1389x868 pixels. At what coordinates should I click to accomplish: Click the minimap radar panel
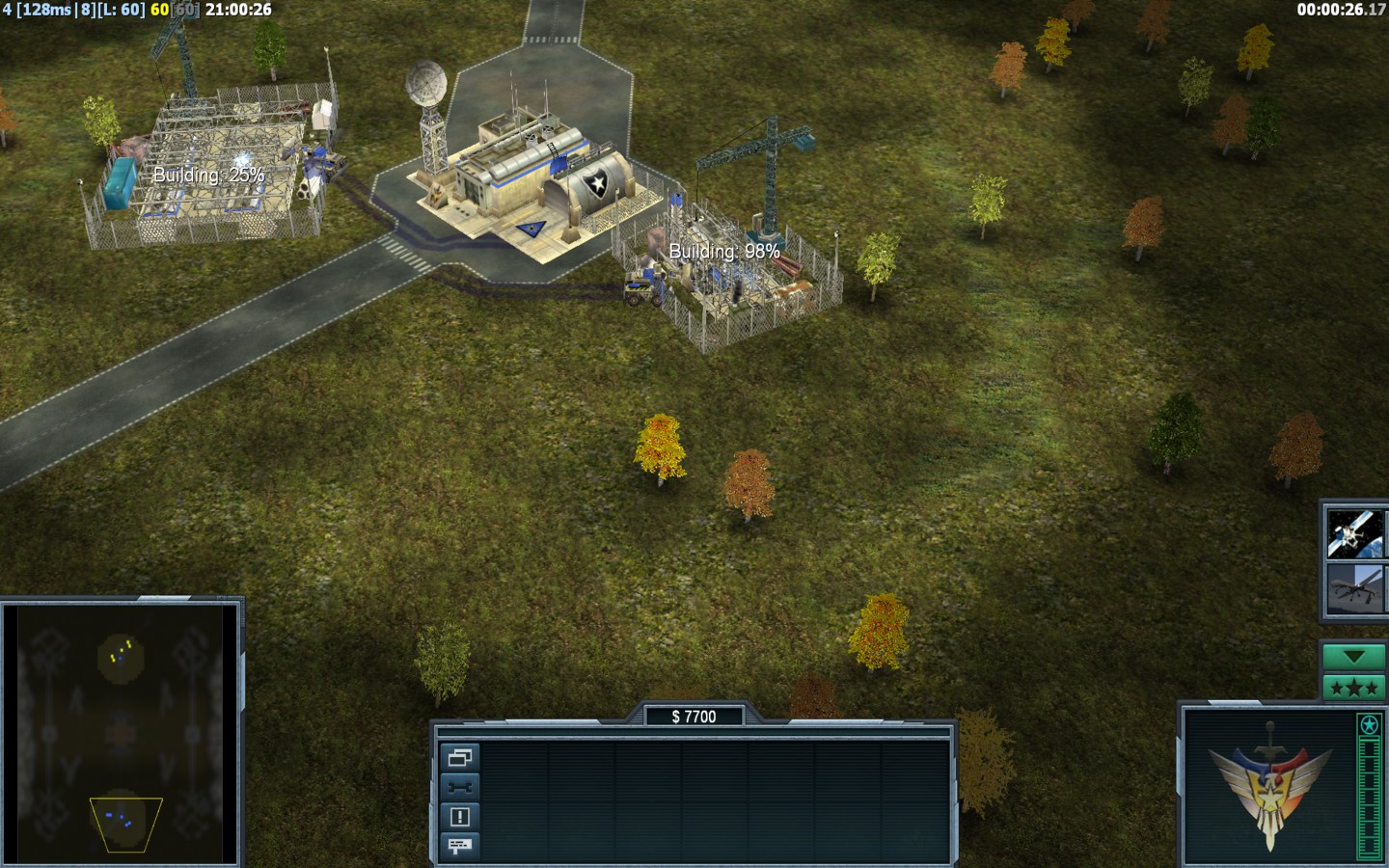tap(121, 735)
